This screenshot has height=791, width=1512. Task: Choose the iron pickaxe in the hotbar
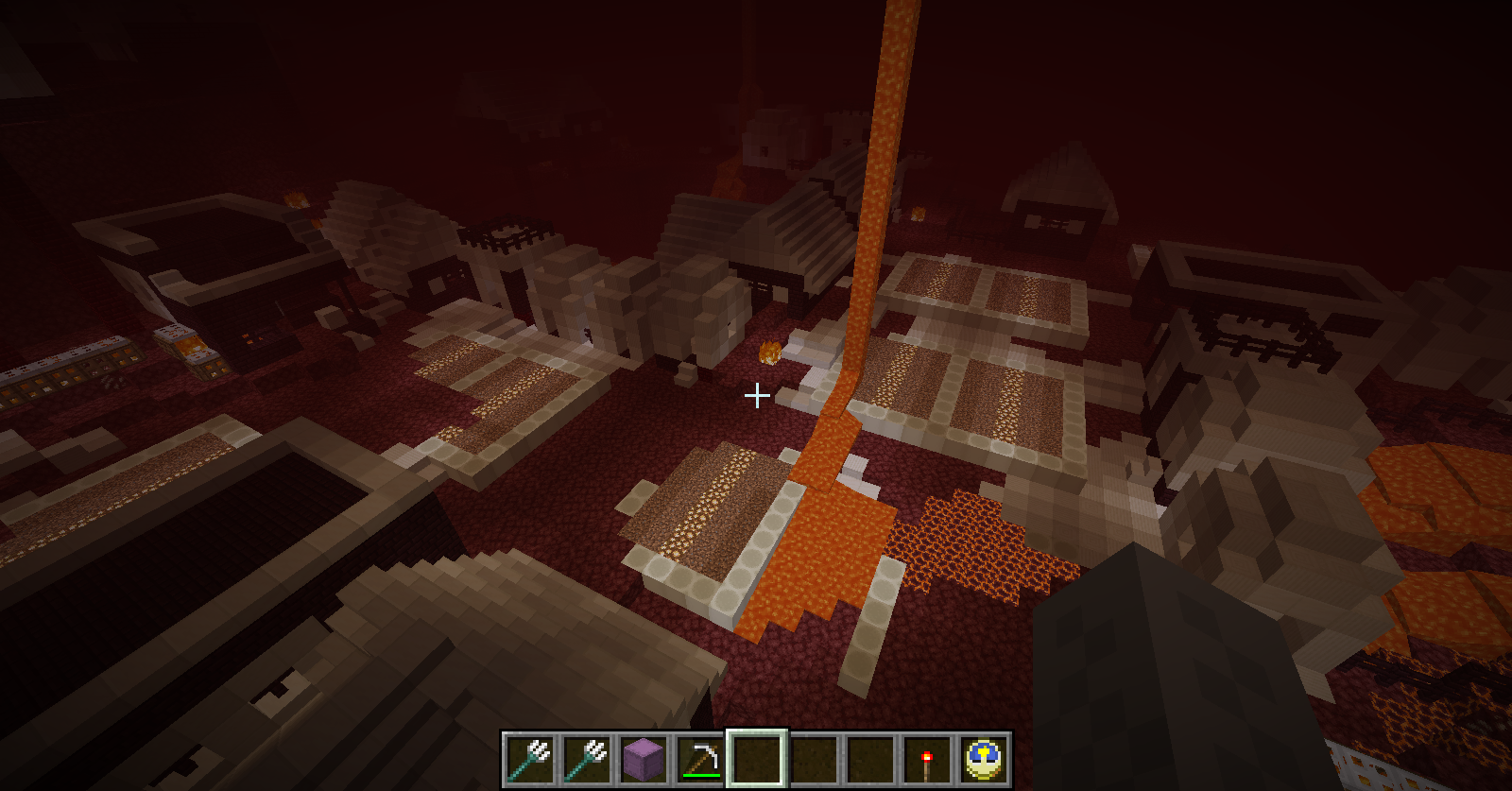pos(700,759)
